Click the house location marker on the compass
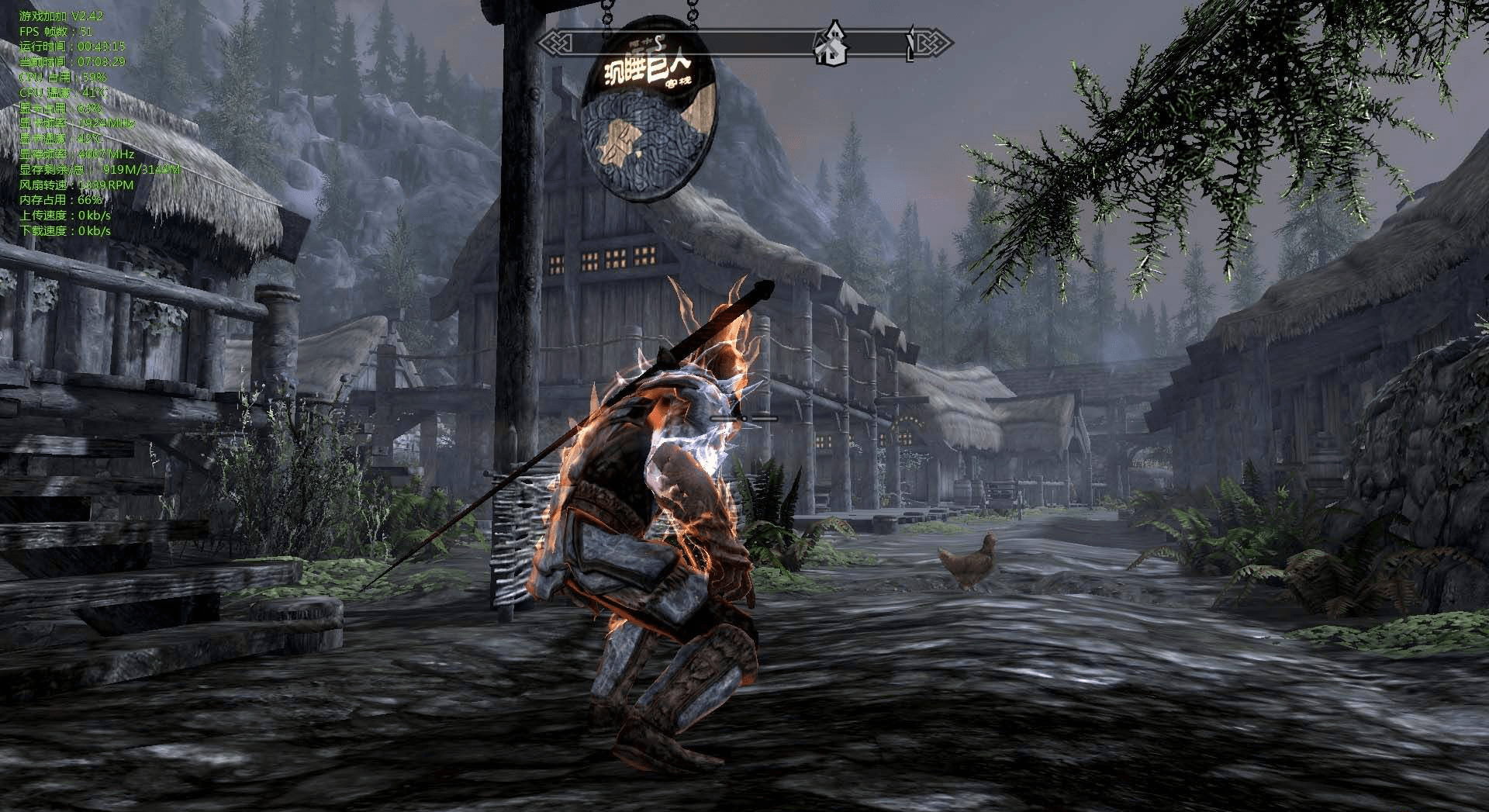The height and width of the screenshot is (812, 1489). (831, 44)
